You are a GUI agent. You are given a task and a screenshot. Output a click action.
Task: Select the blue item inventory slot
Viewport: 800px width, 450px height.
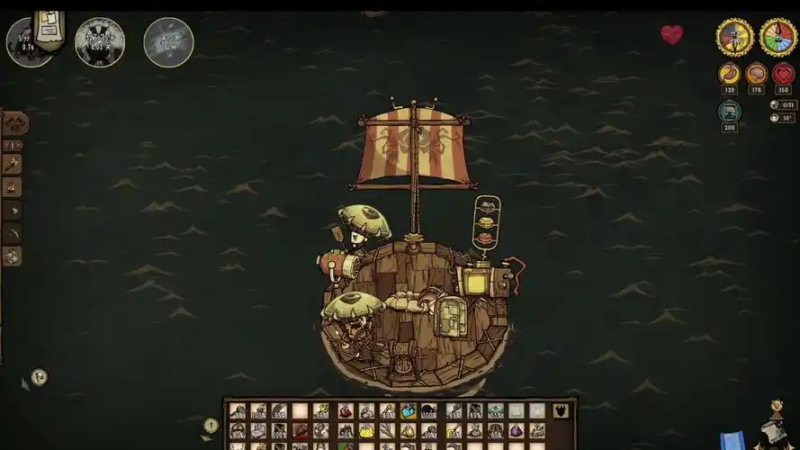pyautogui.click(x=409, y=411)
